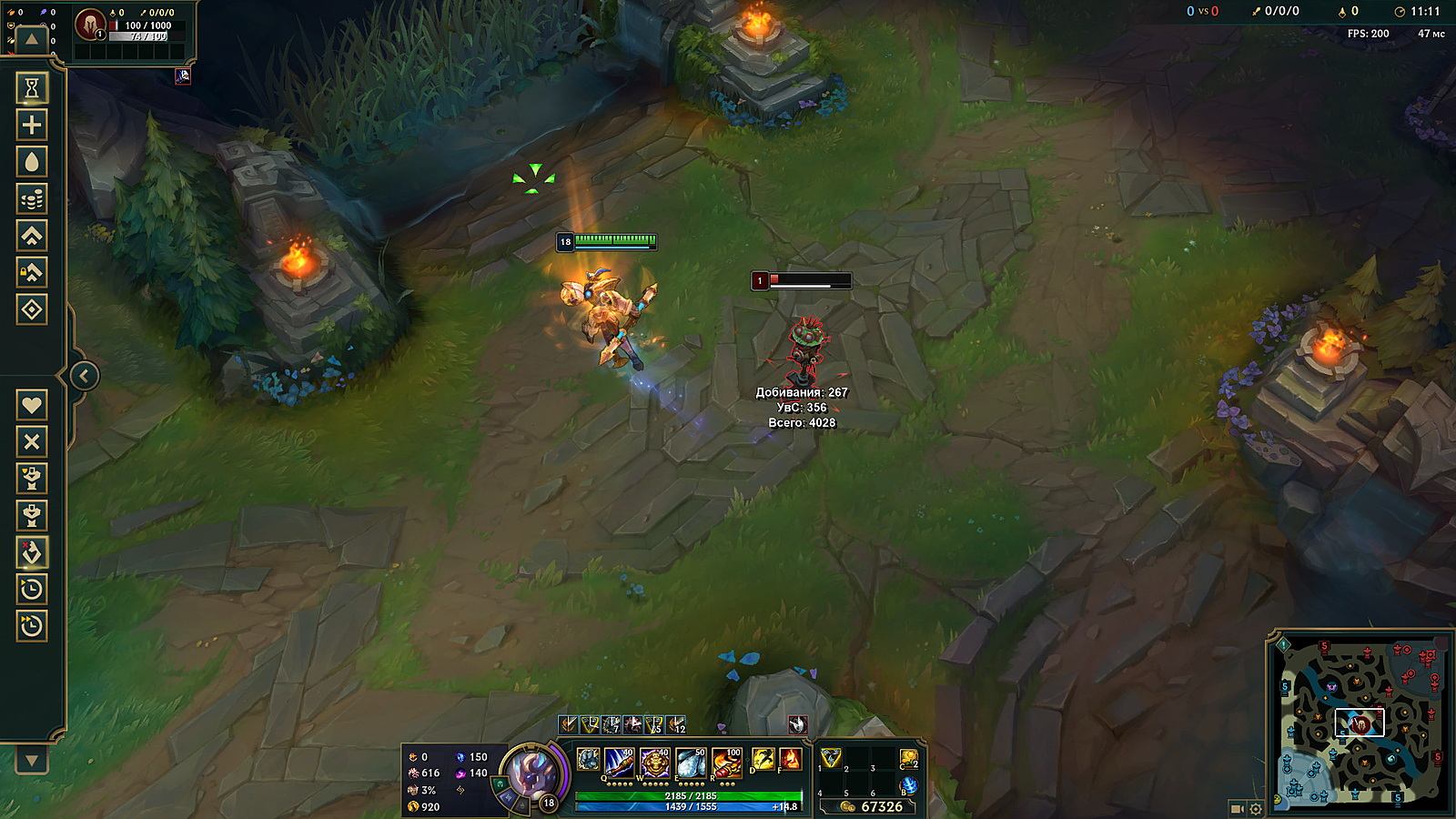Click the double chevron level up button
This screenshot has height=819, width=1456.
32,236
